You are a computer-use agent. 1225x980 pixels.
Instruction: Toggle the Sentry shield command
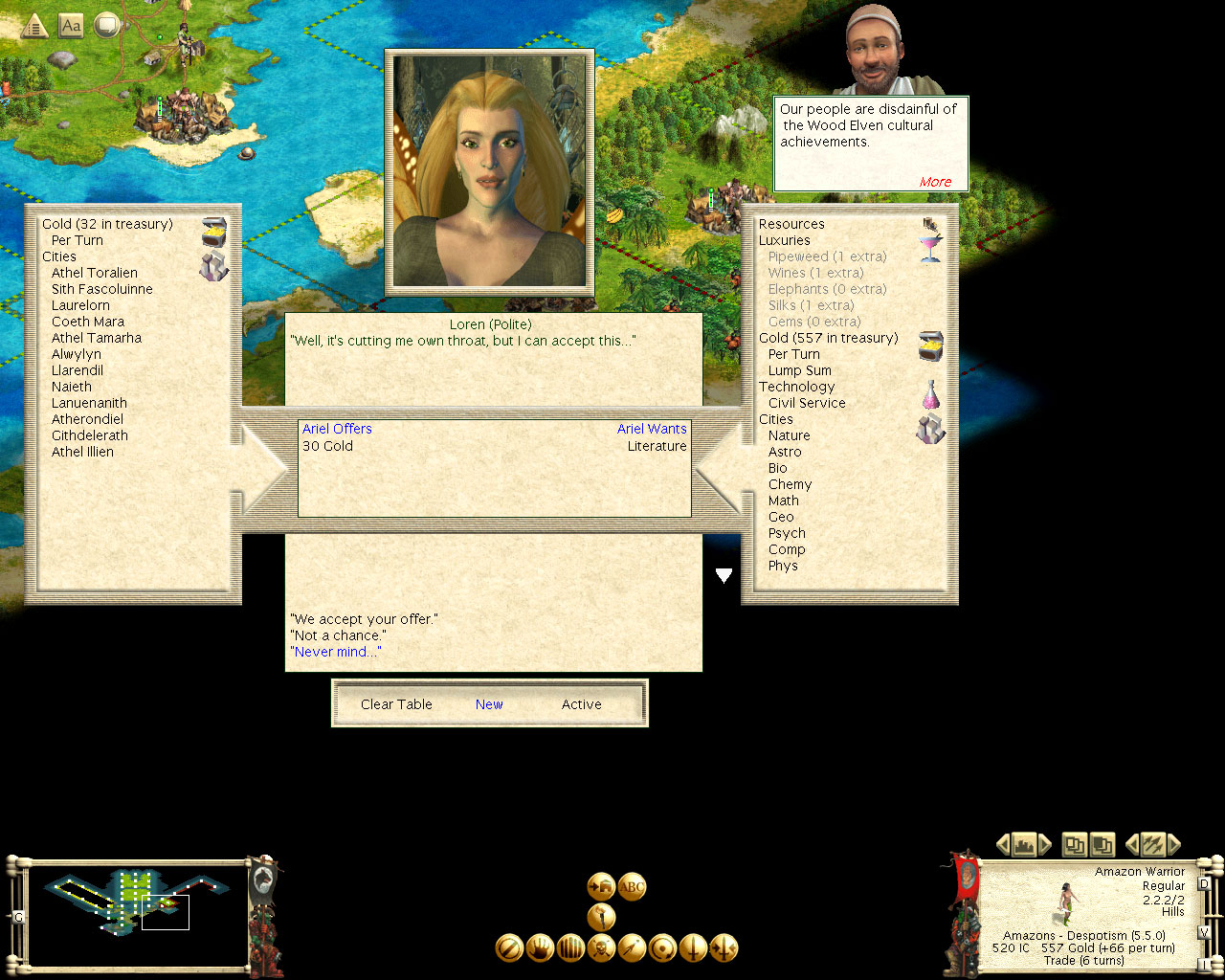coord(661,947)
